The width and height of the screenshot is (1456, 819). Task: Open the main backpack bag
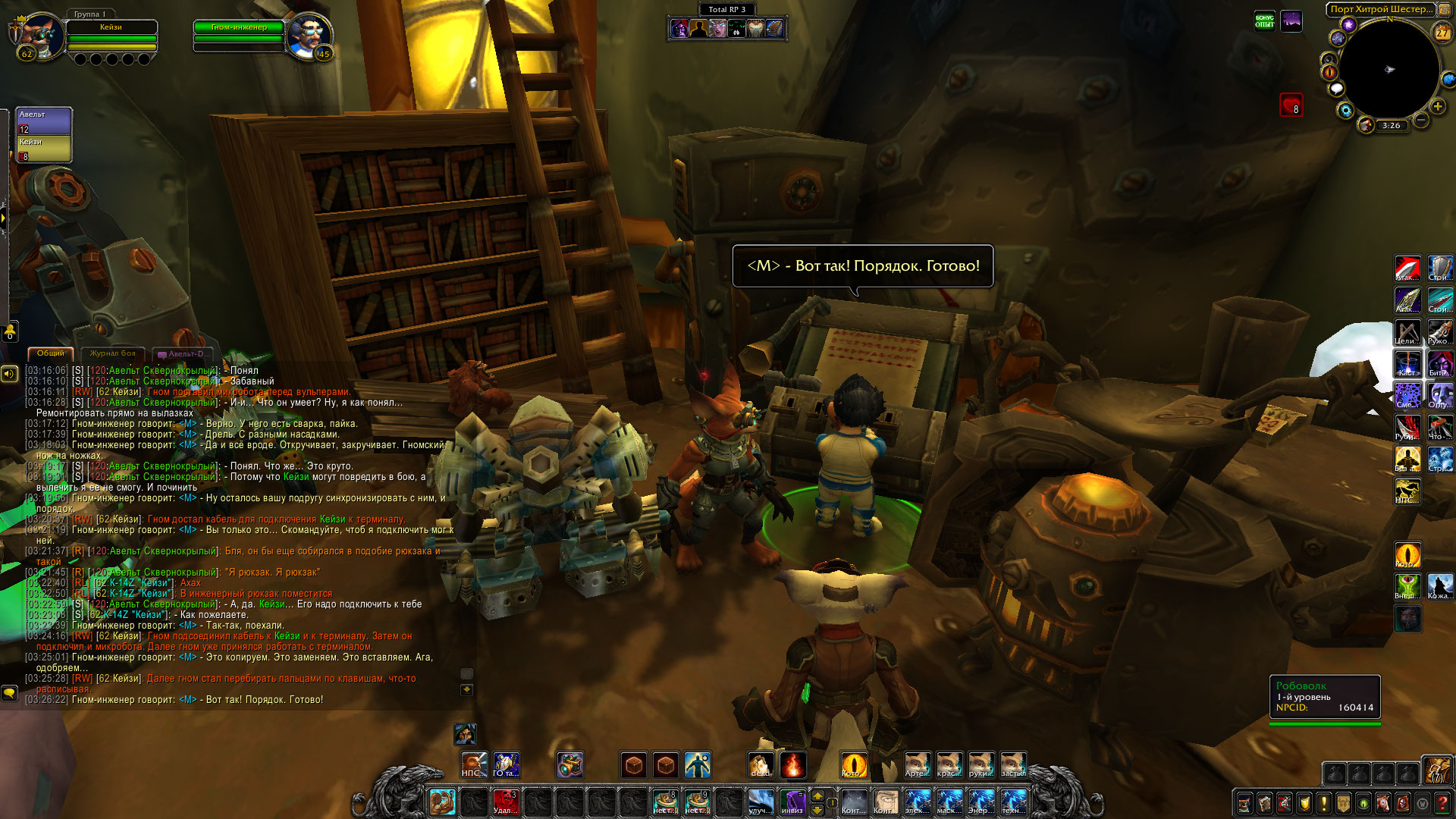click(1436, 770)
